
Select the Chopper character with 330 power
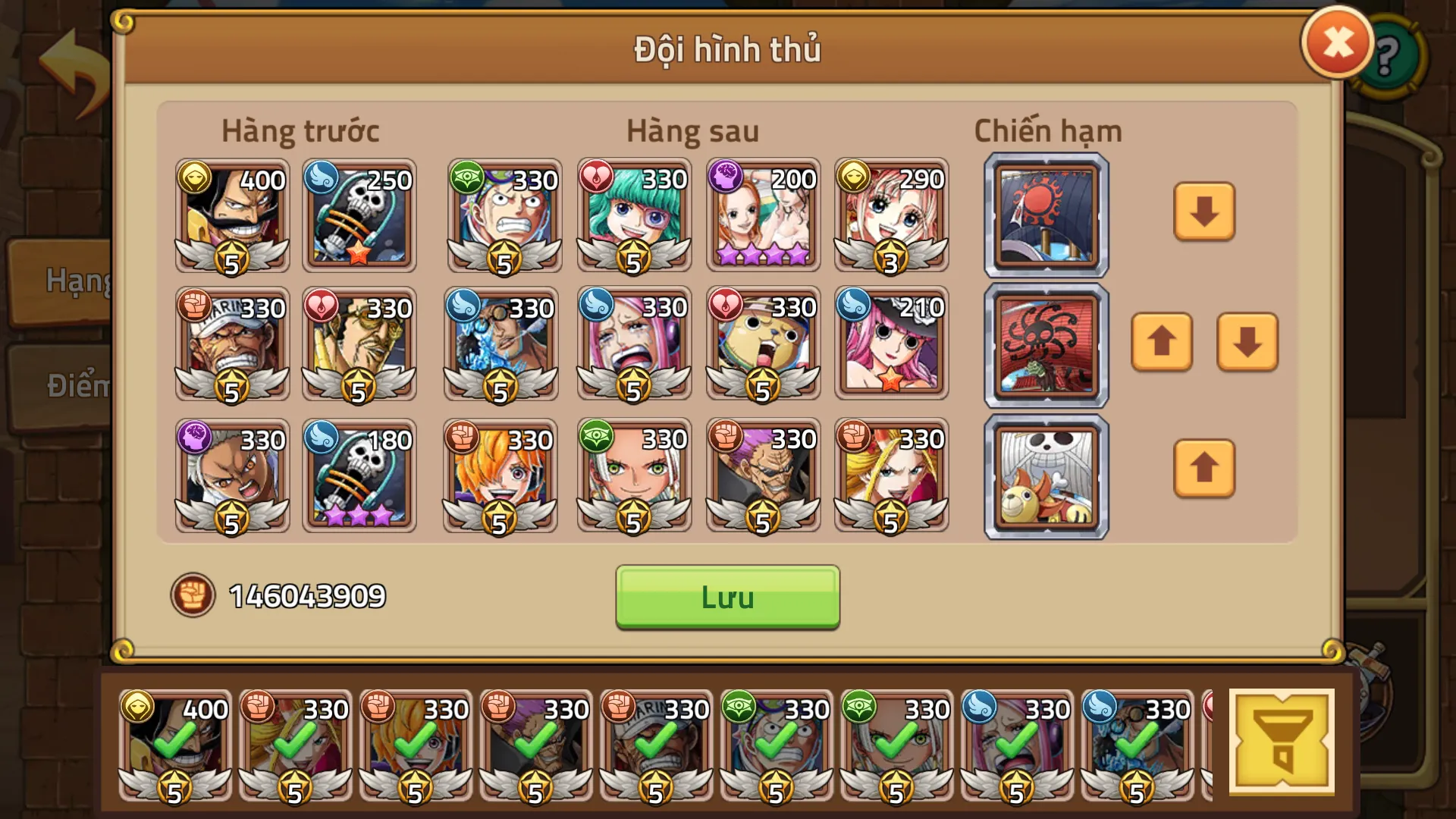762,345
